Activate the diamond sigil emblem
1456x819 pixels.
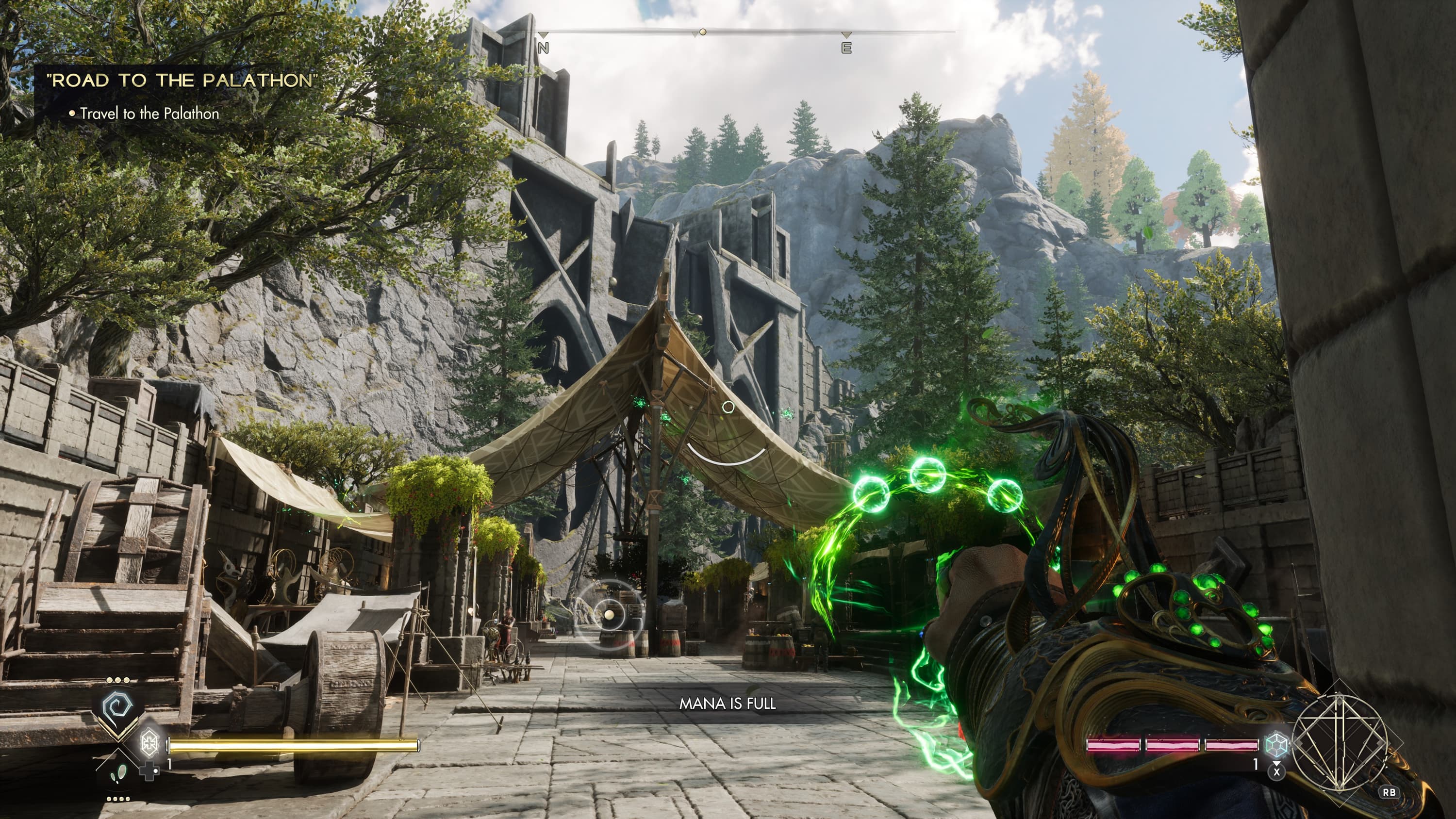tap(1340, 743)
